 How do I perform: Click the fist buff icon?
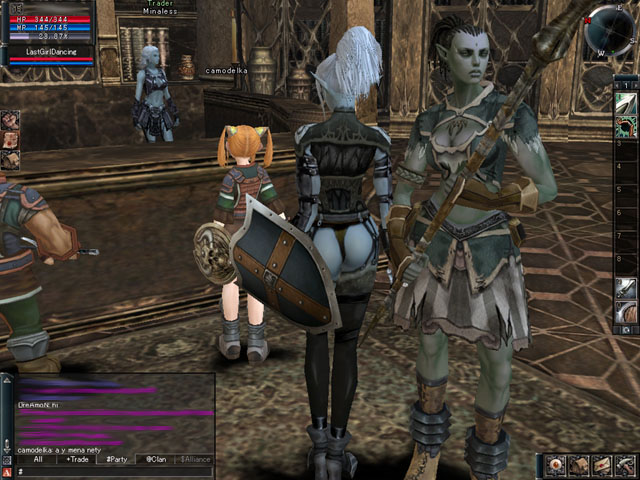point(10,119)
